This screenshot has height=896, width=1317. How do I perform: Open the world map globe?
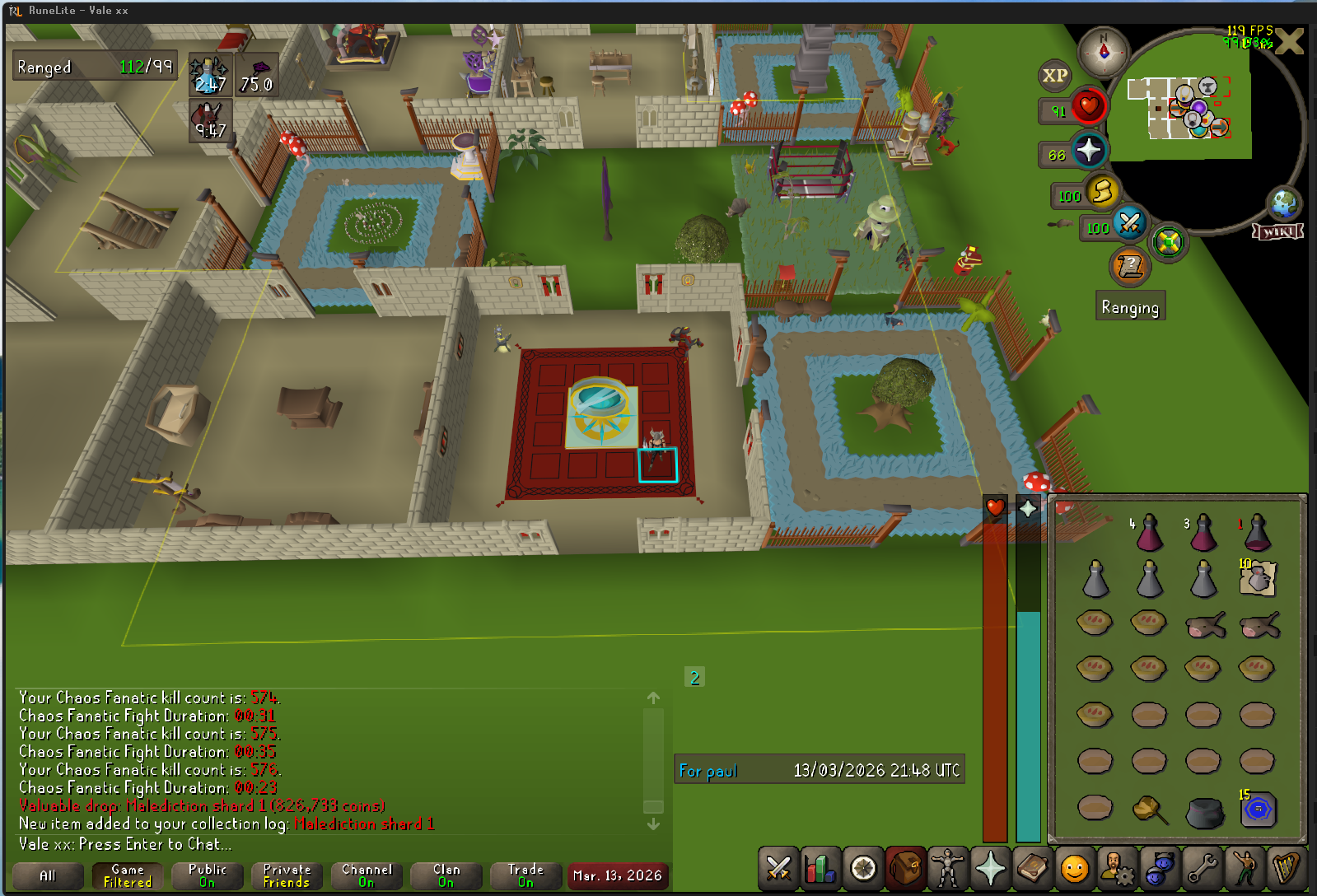pos(1283,203)
